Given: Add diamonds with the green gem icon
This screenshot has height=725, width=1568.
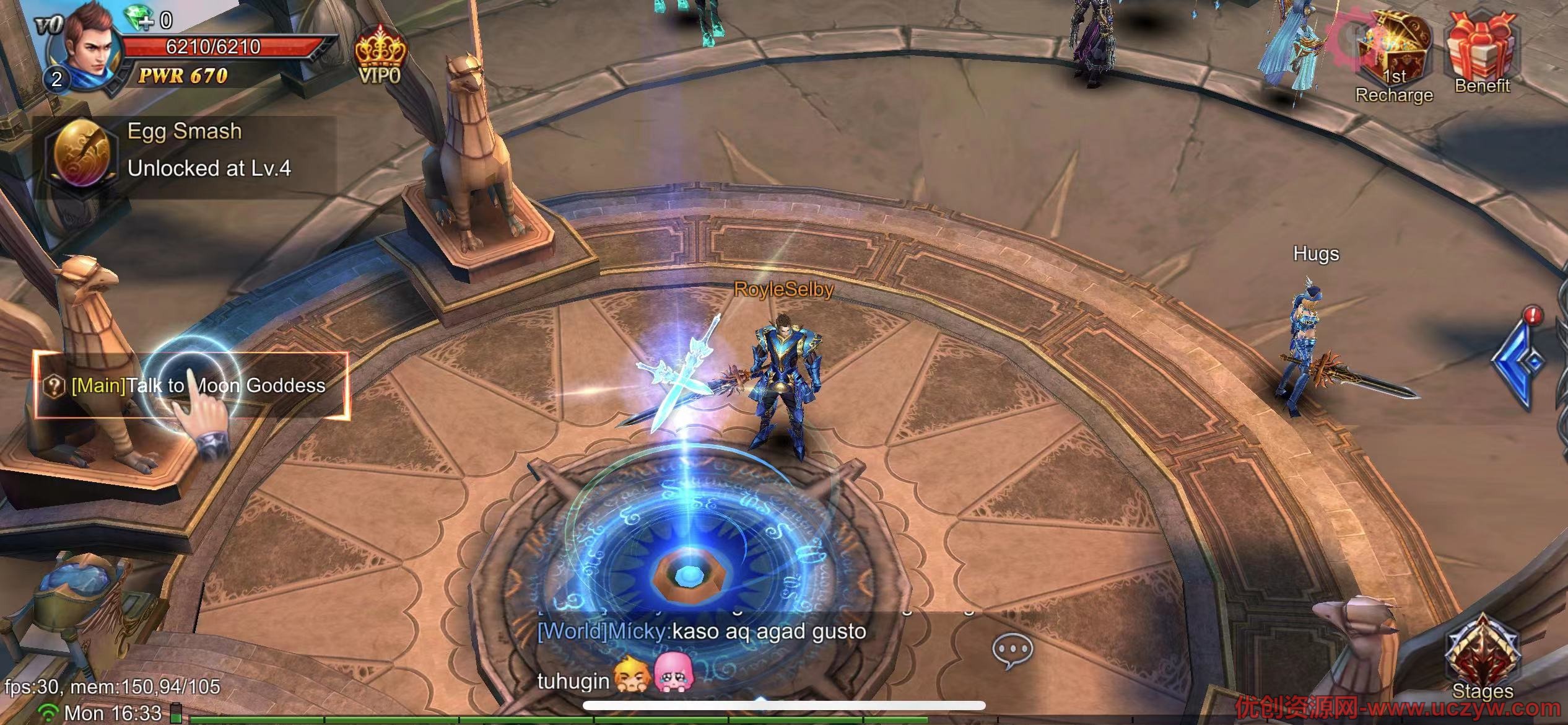Looking at the screenshot, I should [141, 19].
